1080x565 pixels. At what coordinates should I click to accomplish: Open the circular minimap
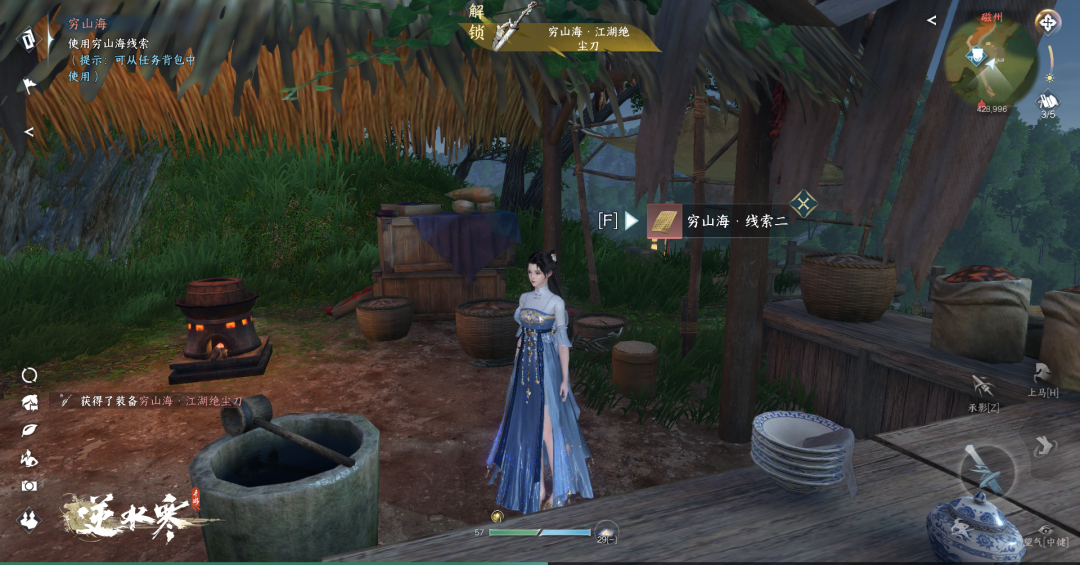[x=991, y=63]
